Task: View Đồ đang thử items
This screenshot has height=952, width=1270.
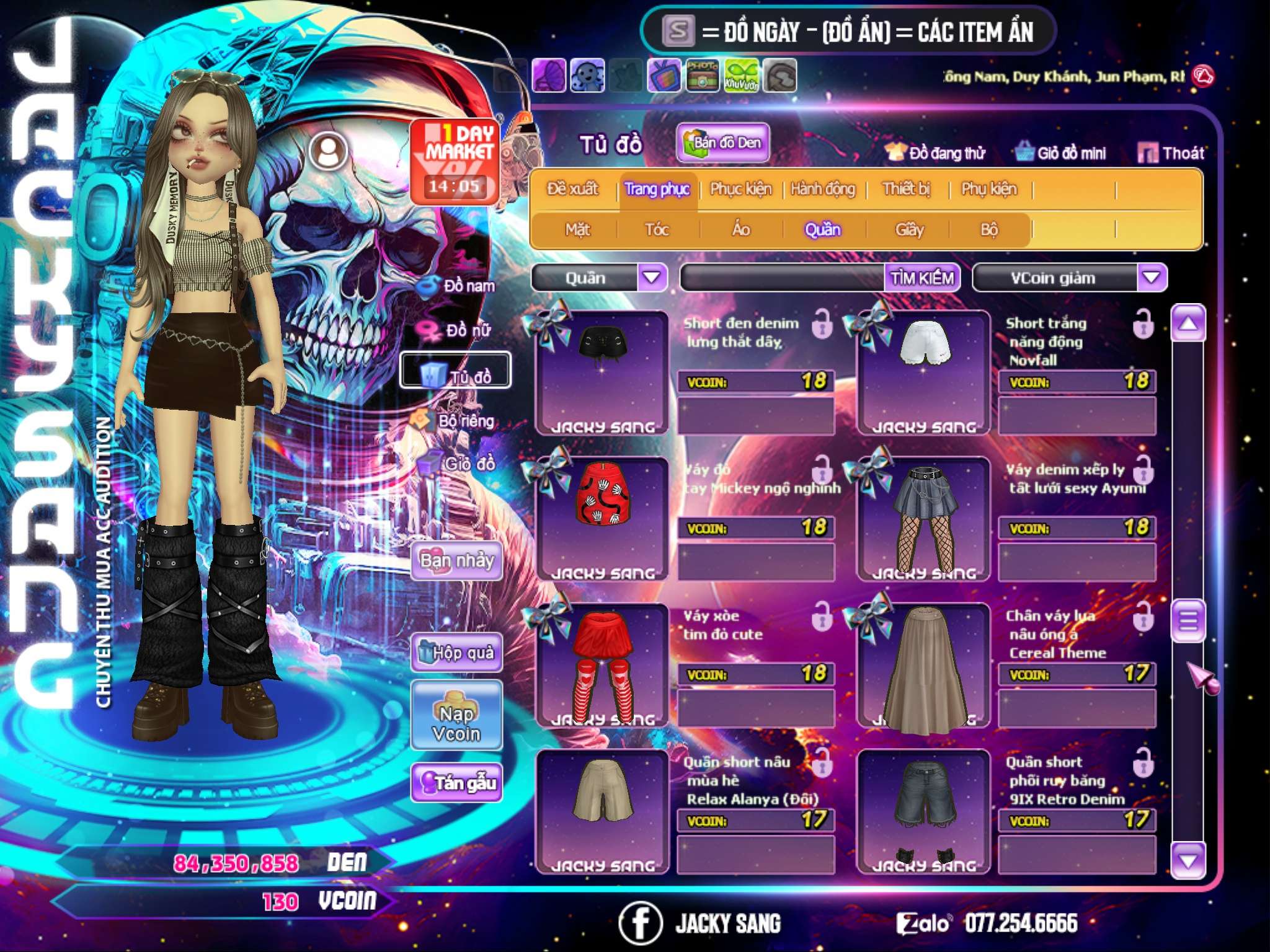Action: [936, 153]
